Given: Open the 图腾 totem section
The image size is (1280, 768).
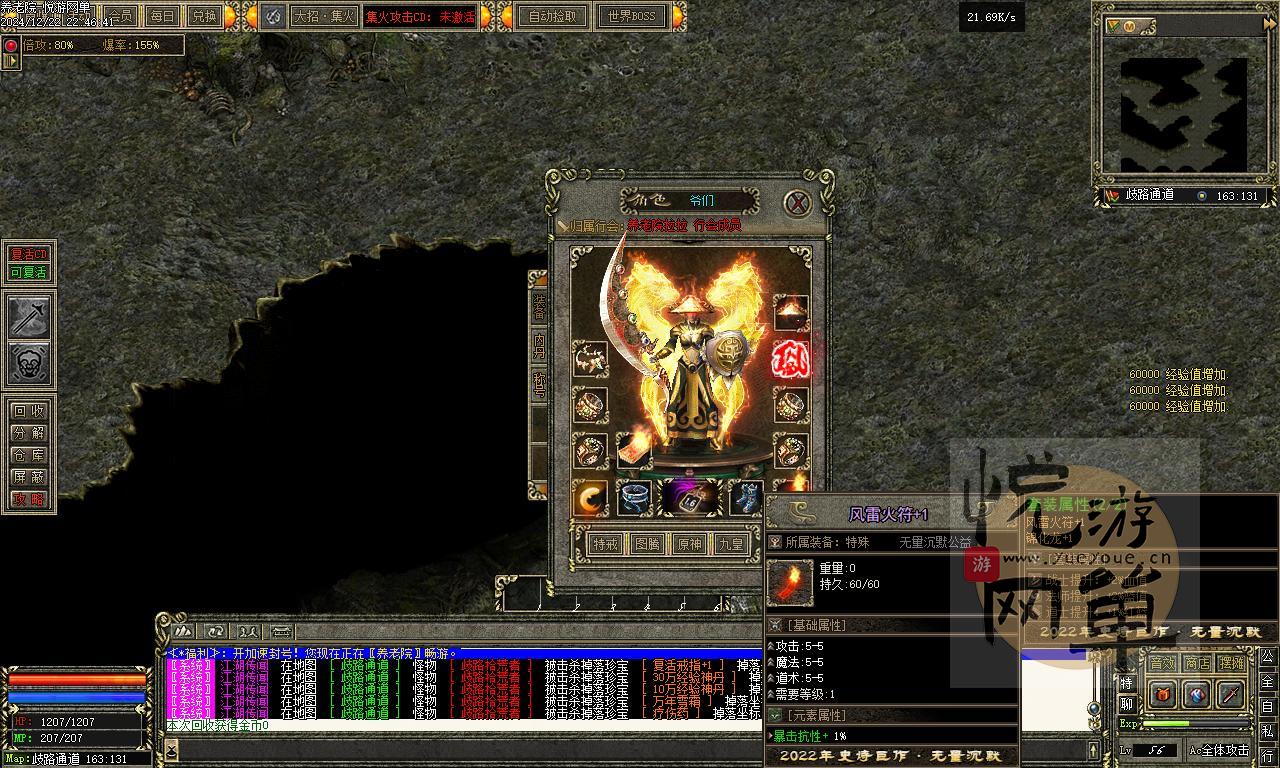Looking at the screenshot, I should click(647, 544).
